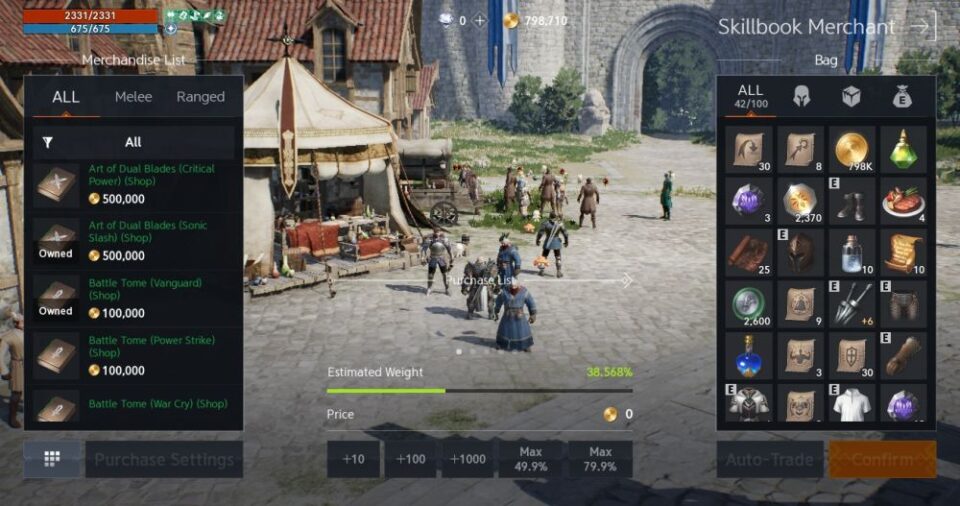Add +100 to purchase quantity
The height and width of the screenshot is (506, 960).
point(410,459)
